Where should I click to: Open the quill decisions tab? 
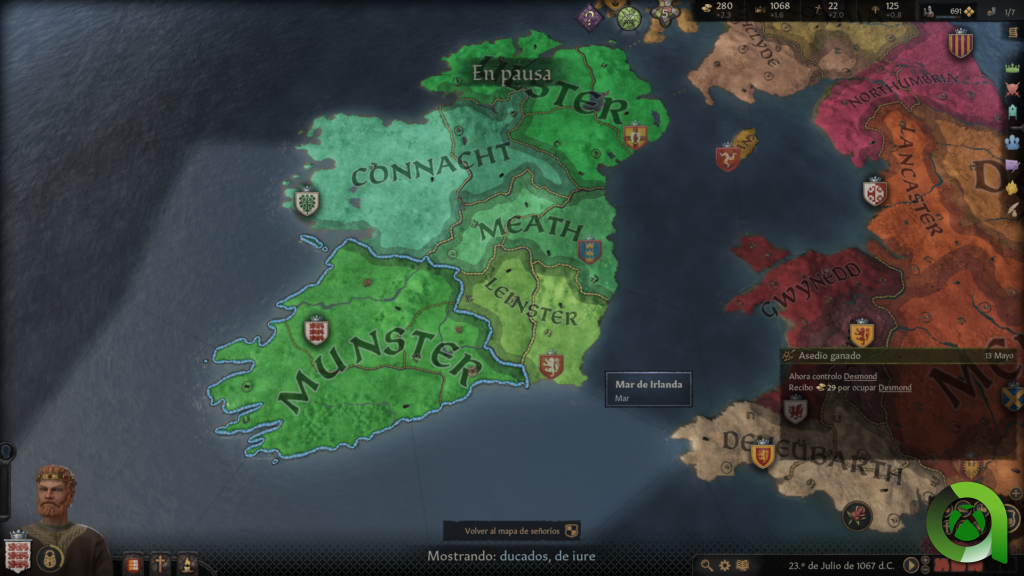1013,211
